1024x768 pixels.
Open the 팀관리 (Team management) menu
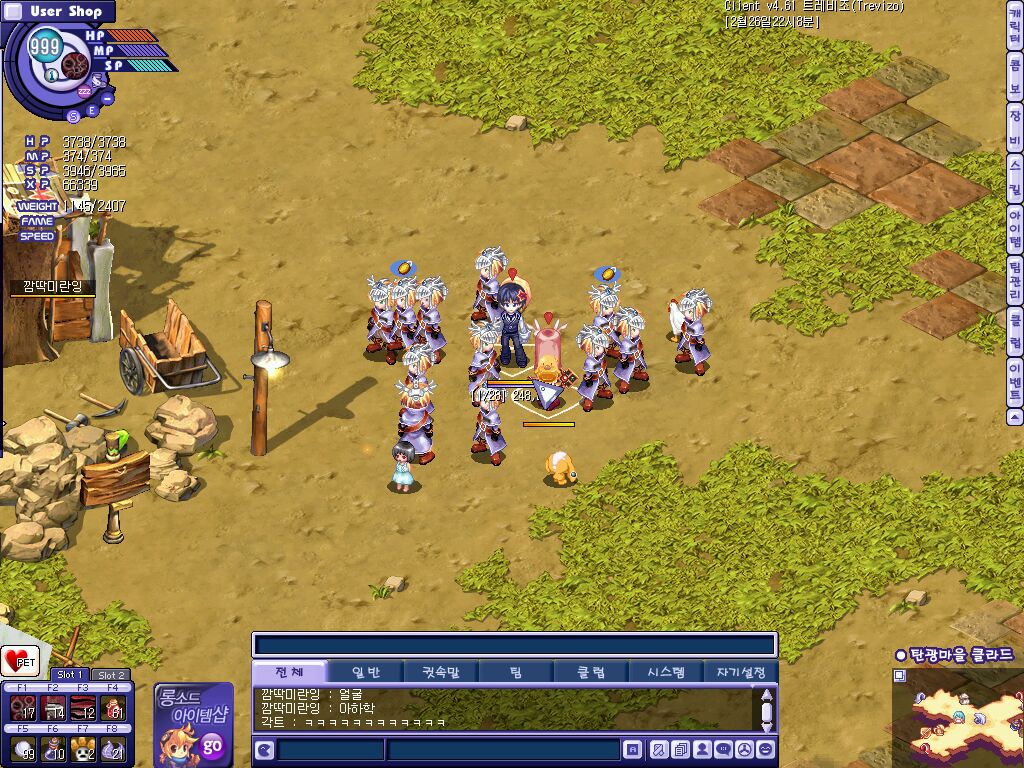(1014, 282)
